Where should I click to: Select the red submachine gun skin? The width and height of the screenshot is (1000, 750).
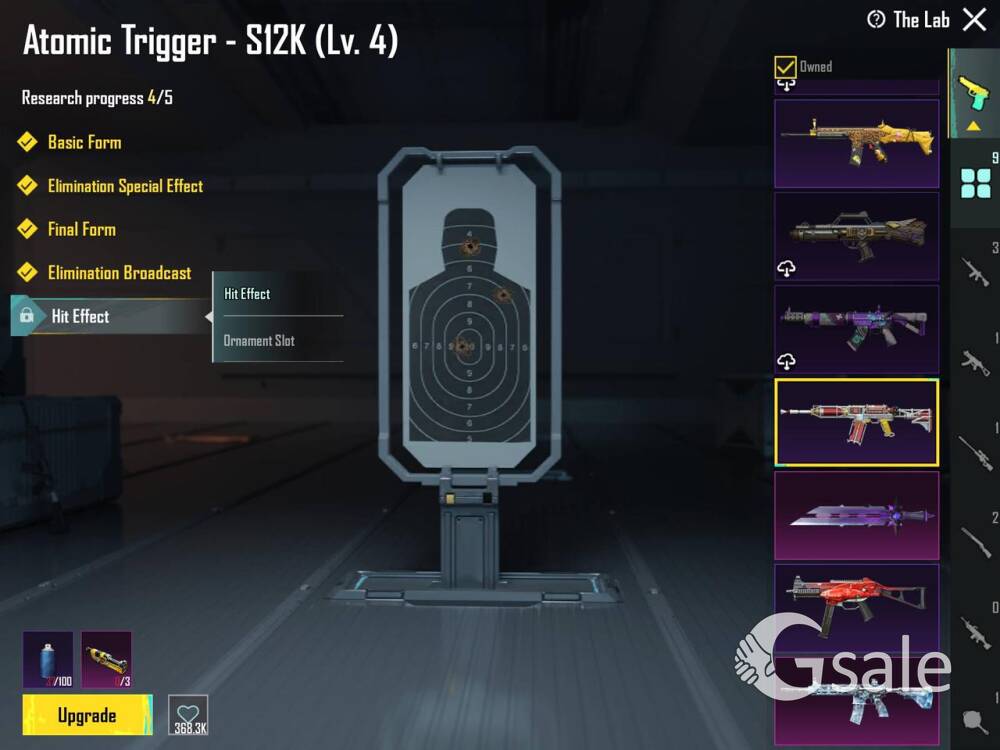pyautogui.click(x=856, y=607)
